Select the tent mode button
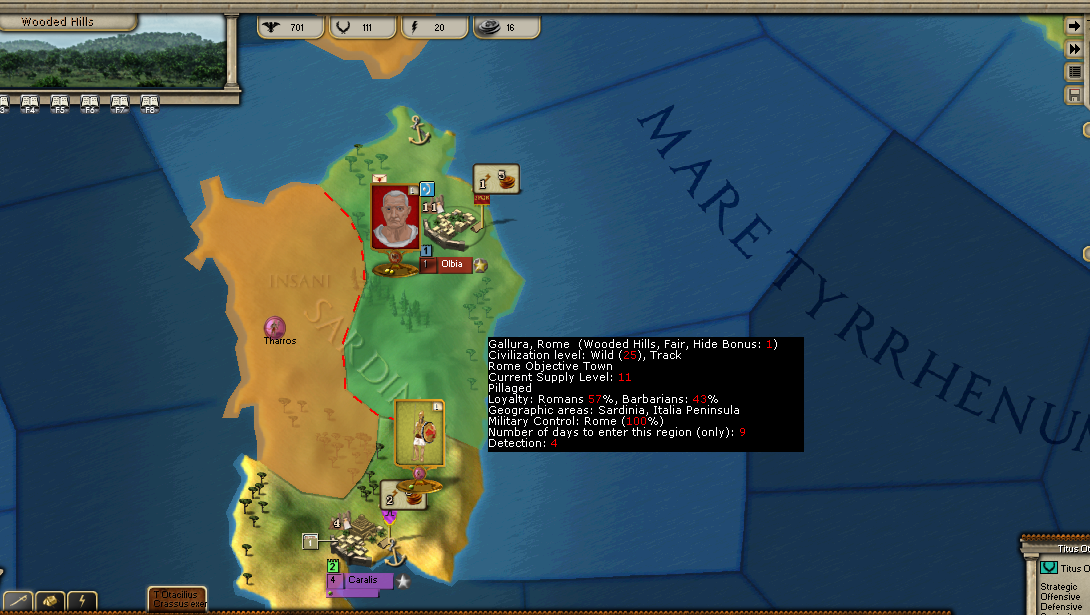This screenshot has height=615, width=1090. 50,602
